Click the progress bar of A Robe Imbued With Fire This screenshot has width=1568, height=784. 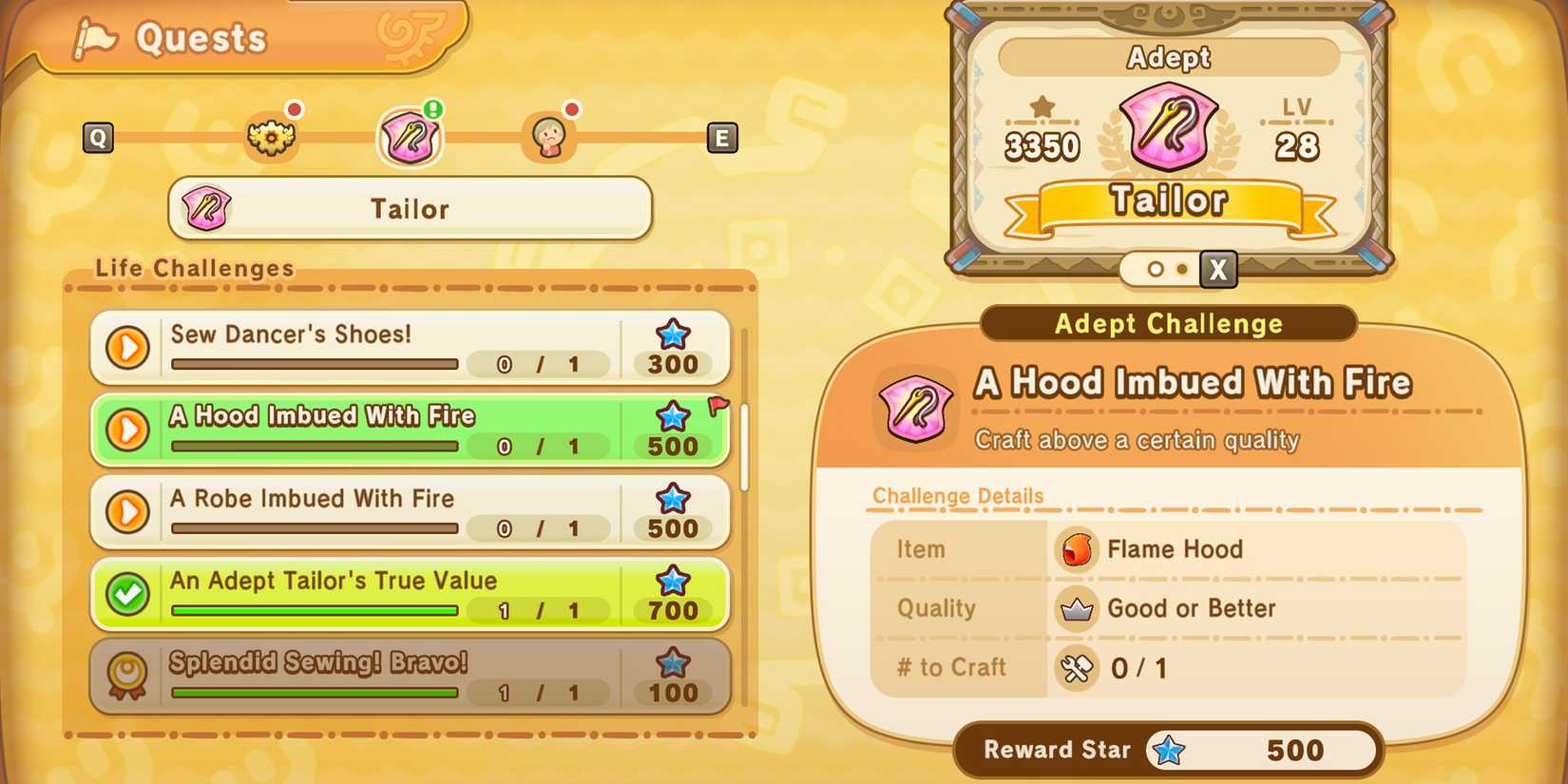[314, 528]
